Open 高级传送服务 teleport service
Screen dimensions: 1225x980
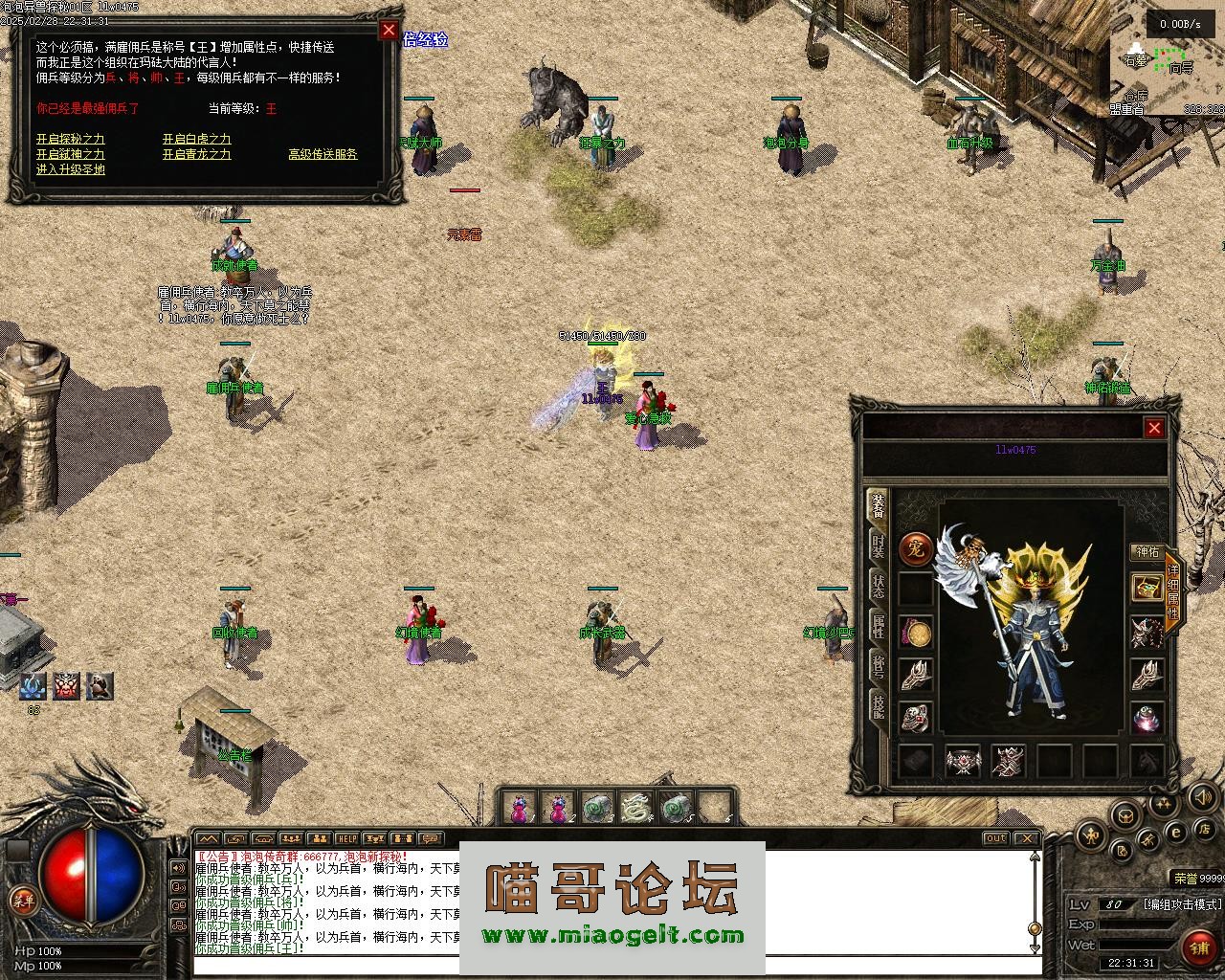tap(323, 154)
